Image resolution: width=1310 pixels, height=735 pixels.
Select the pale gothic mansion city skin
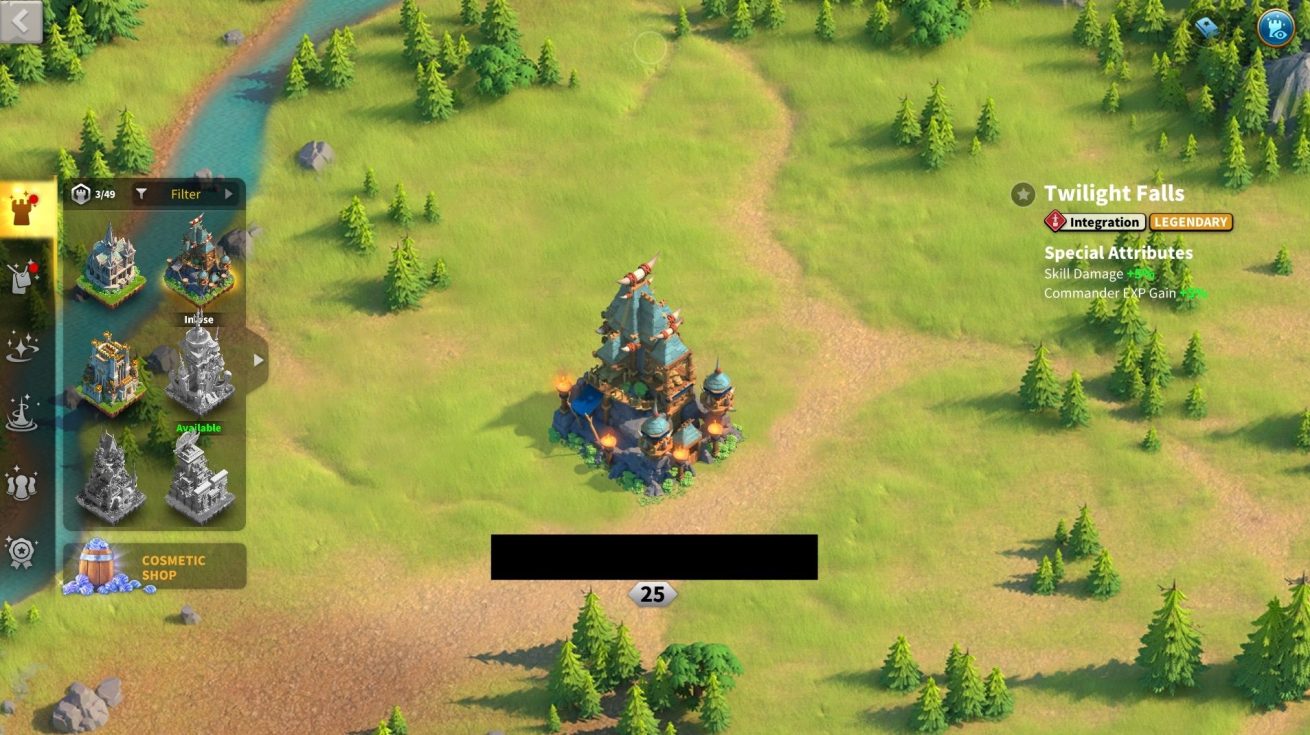[x=109, y=267]
